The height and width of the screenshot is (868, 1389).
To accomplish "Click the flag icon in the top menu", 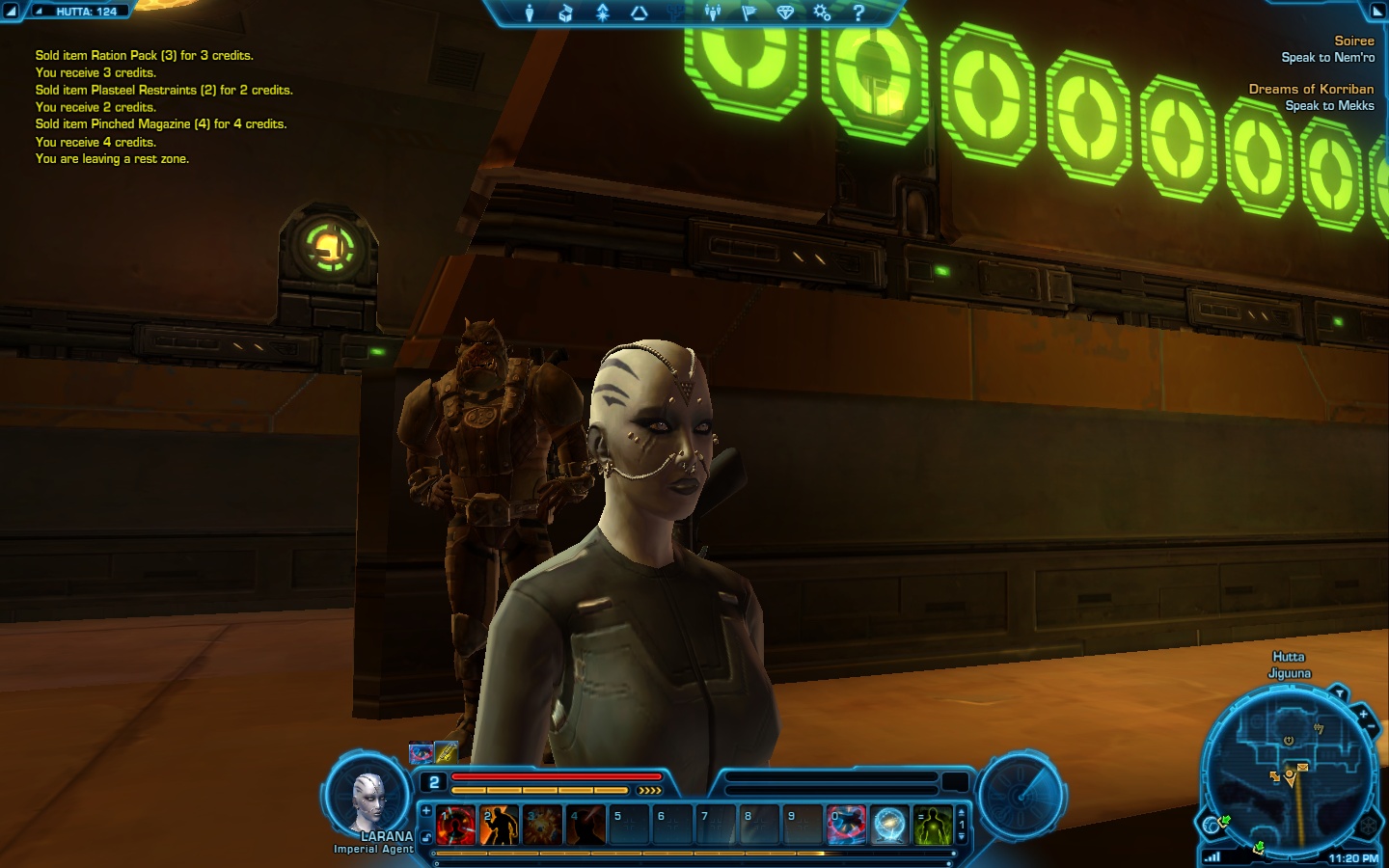I will click(749, 13).
